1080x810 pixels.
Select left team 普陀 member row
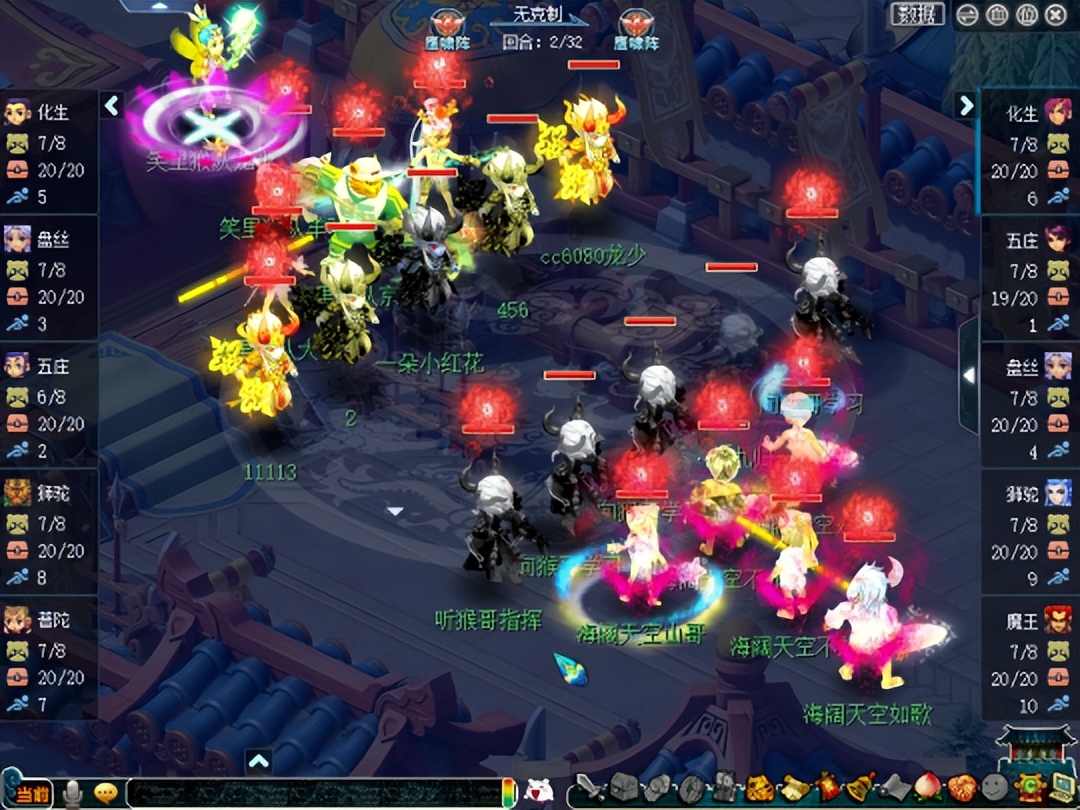point(50,659)
